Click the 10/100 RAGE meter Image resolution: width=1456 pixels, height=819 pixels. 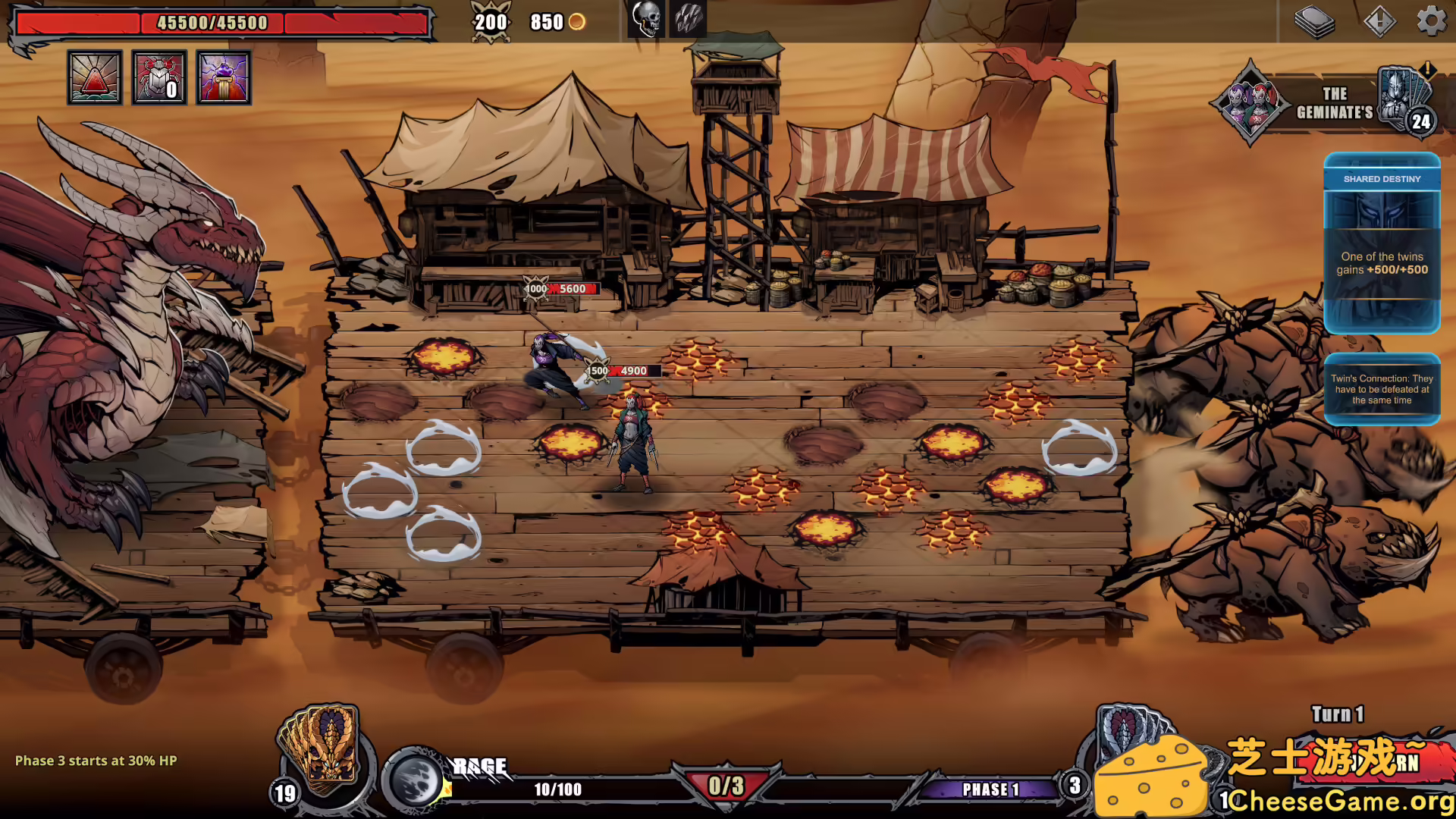[x=559, y=789]
